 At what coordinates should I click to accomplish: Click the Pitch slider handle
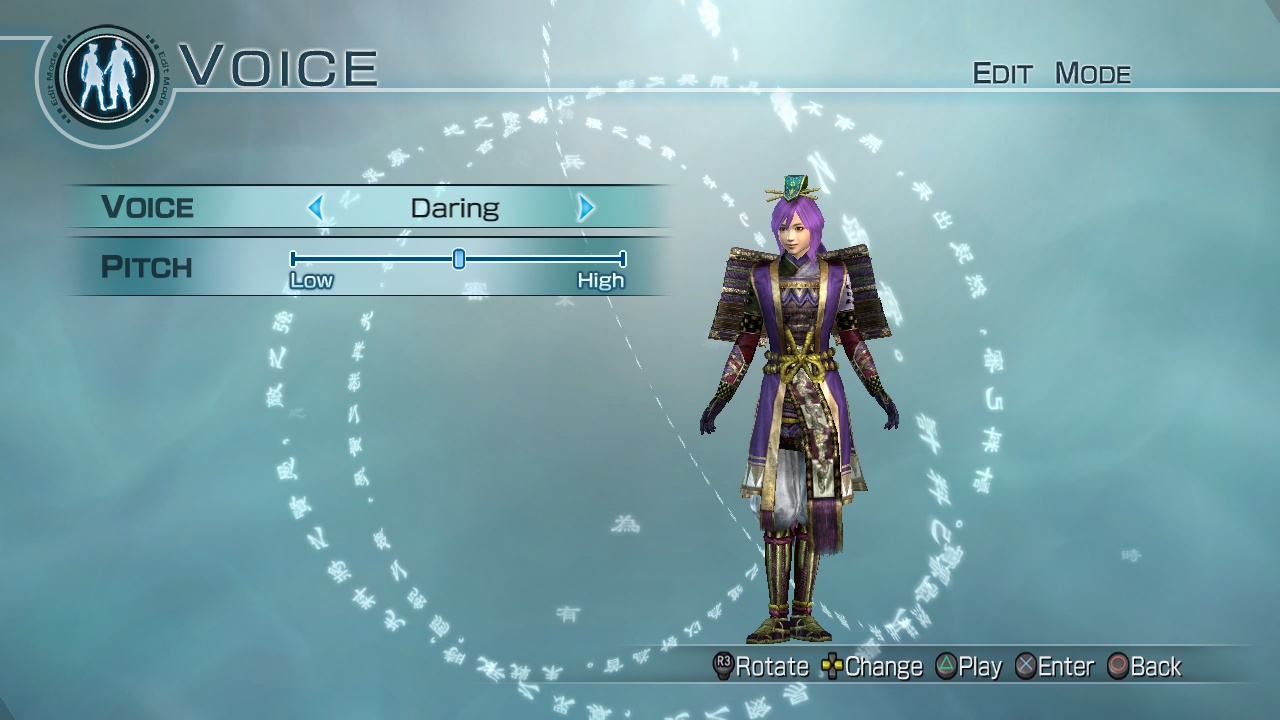click(459, 259)
